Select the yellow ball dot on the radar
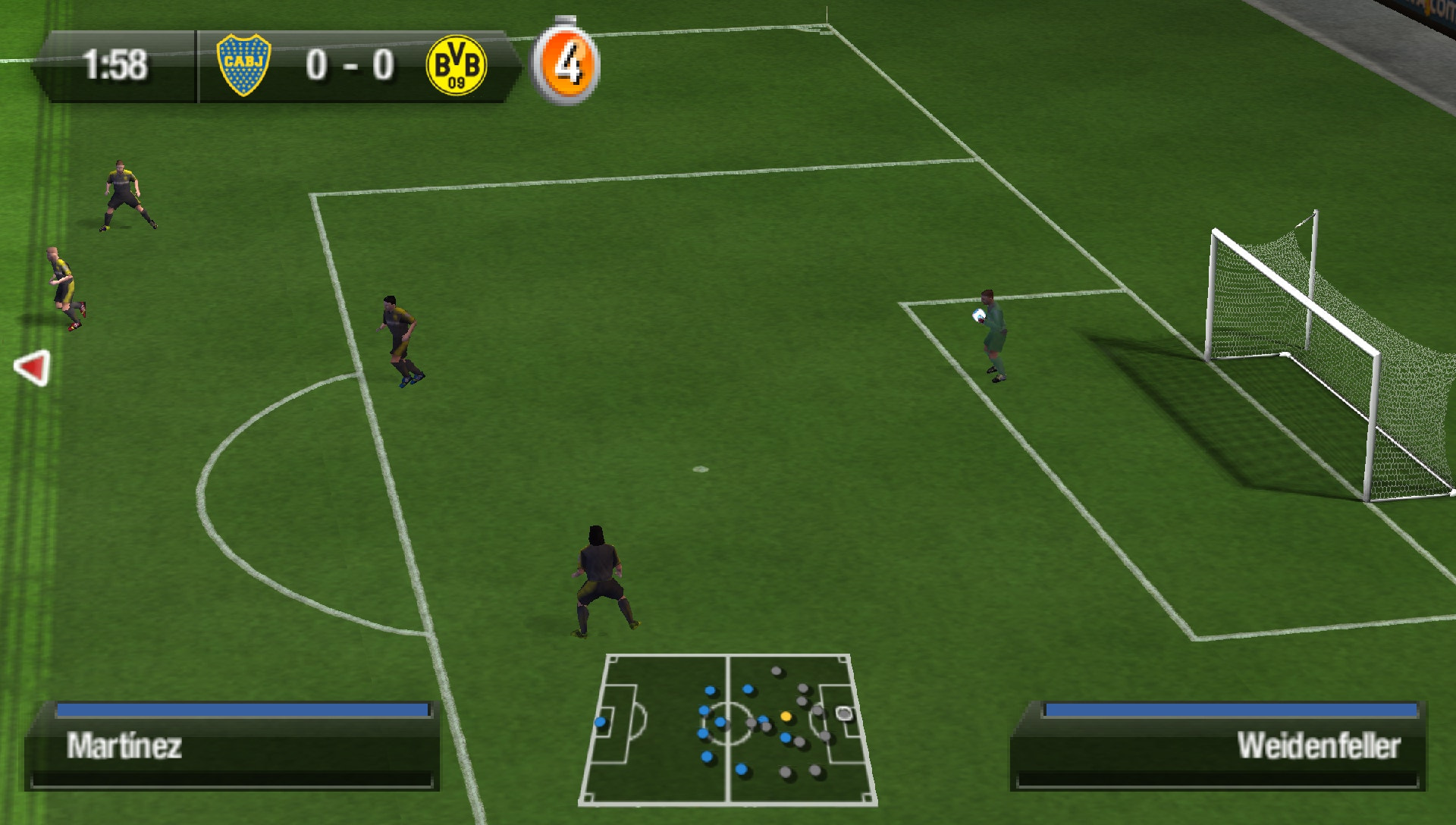The image size is (1456, 825). pos(787,715)
